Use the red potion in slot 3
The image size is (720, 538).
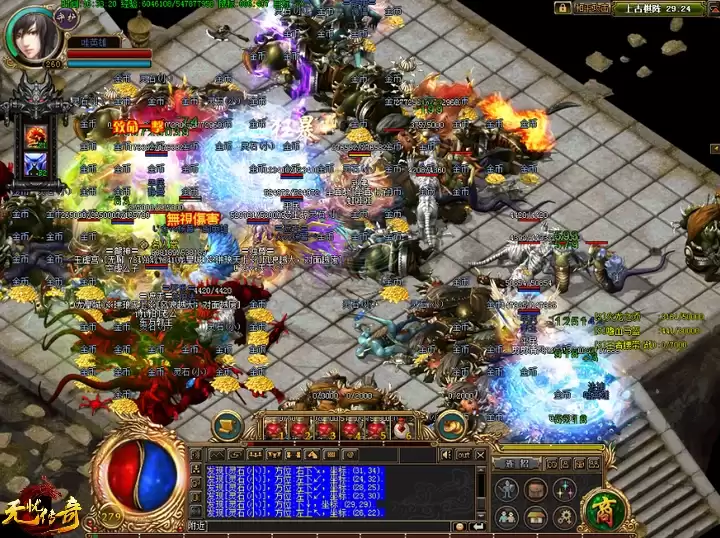pyautogui.click(x=324, y=429)
